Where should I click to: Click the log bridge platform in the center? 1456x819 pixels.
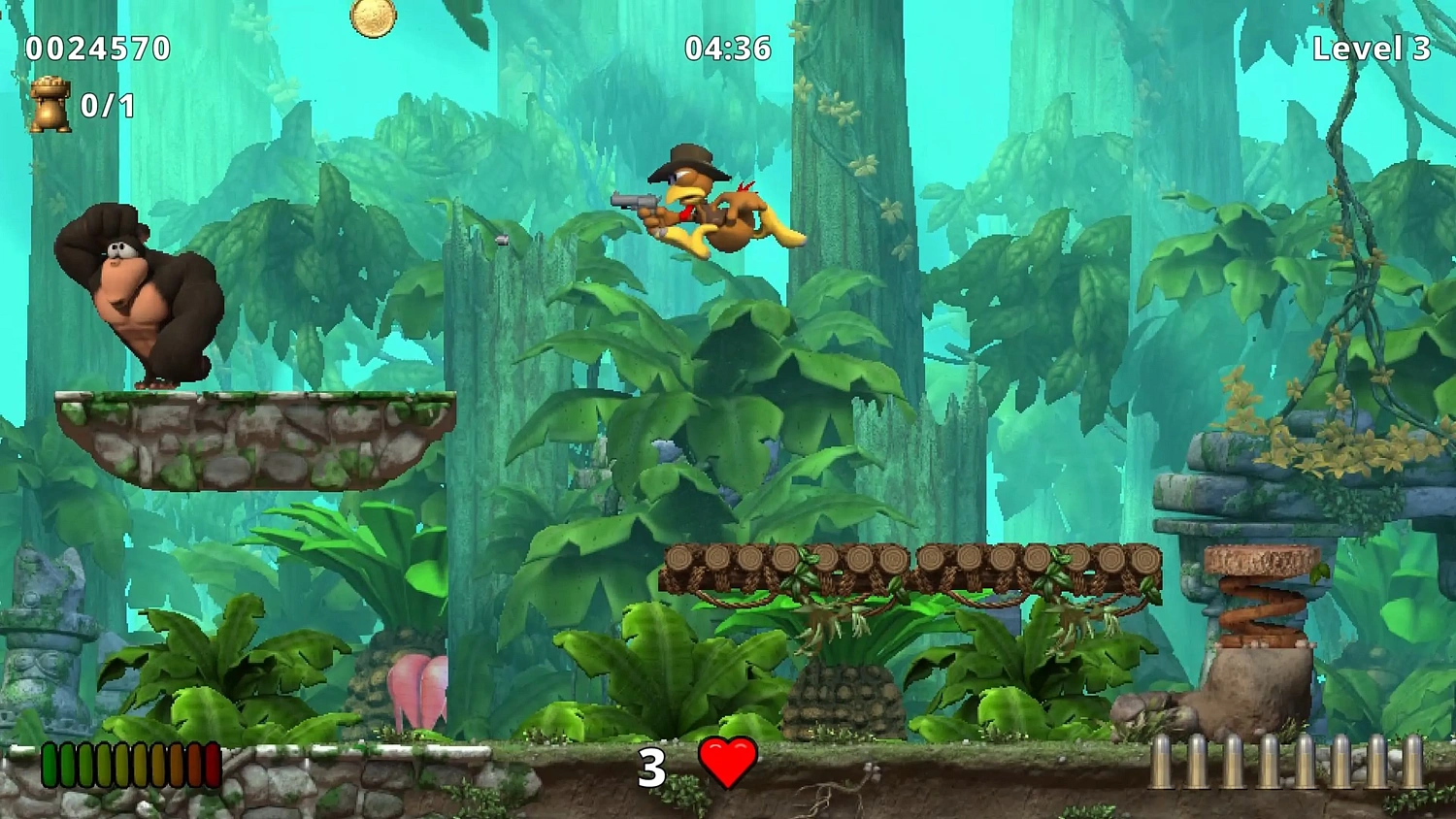(x=912, y=563)
